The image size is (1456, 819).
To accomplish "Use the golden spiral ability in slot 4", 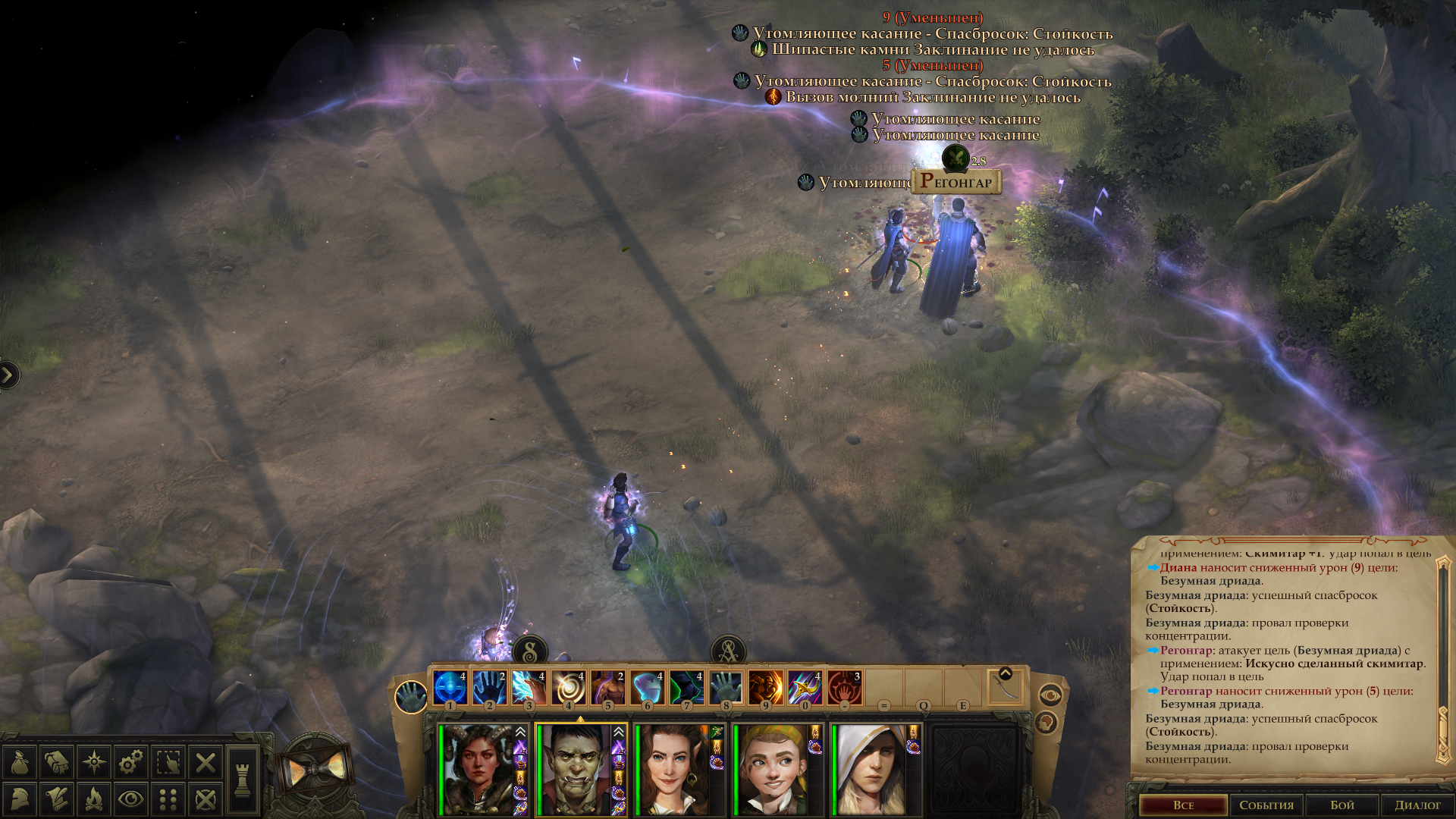I will click(568, 688).
